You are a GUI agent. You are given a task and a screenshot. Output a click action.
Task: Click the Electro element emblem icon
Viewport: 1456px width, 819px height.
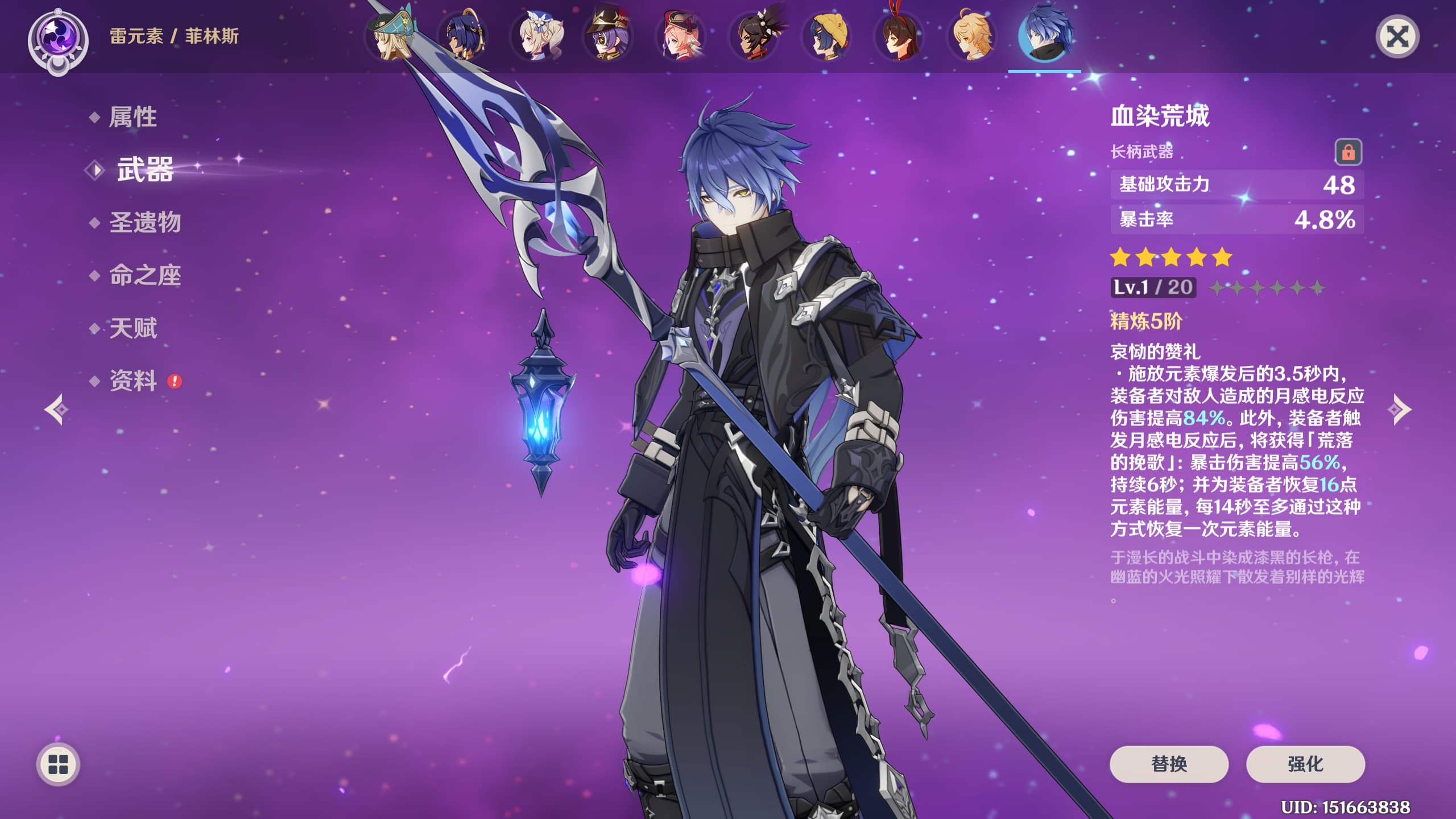58,40
